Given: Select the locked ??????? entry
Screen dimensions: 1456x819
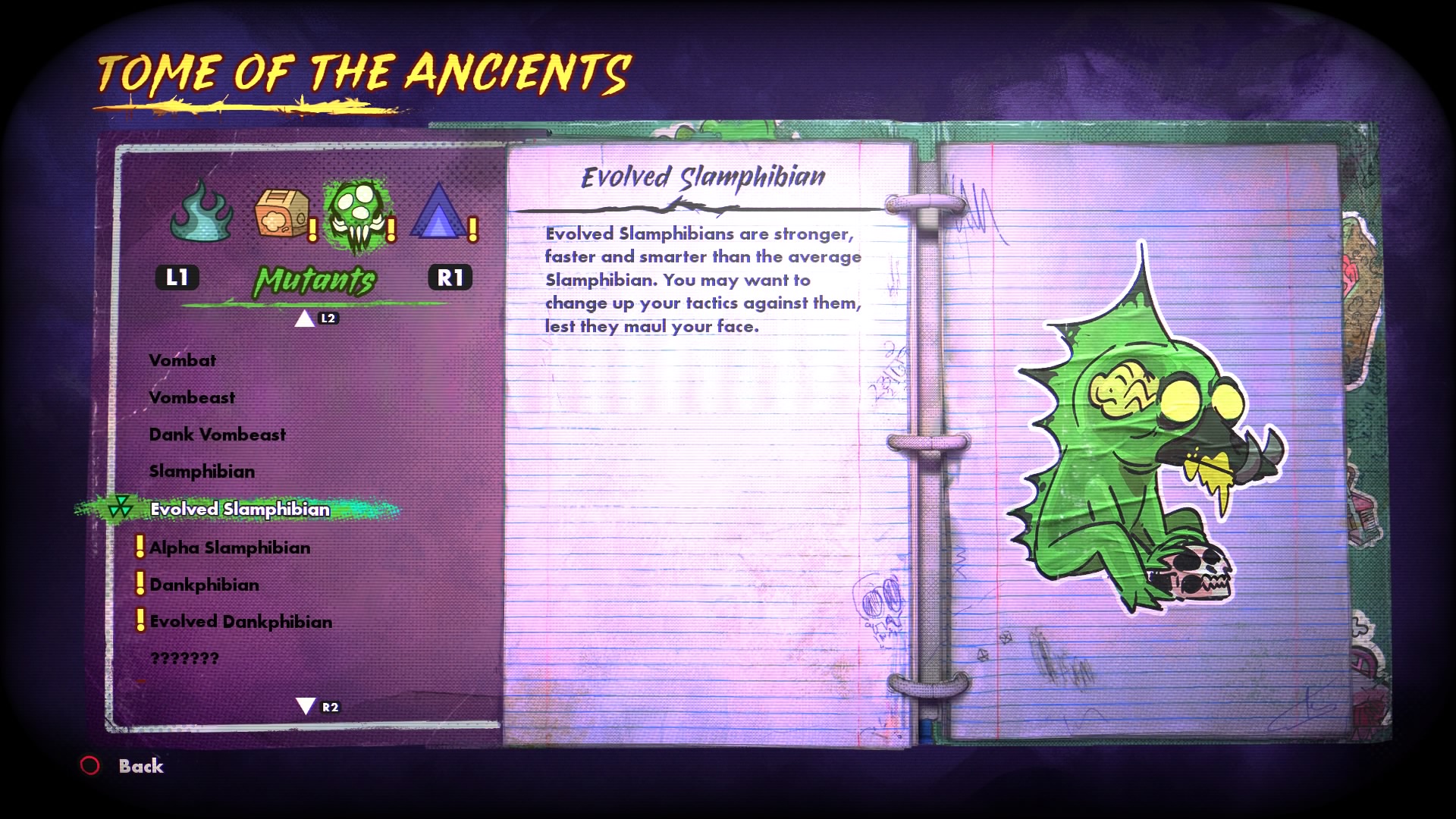Looking at the screenshot, I should [184, 658].
